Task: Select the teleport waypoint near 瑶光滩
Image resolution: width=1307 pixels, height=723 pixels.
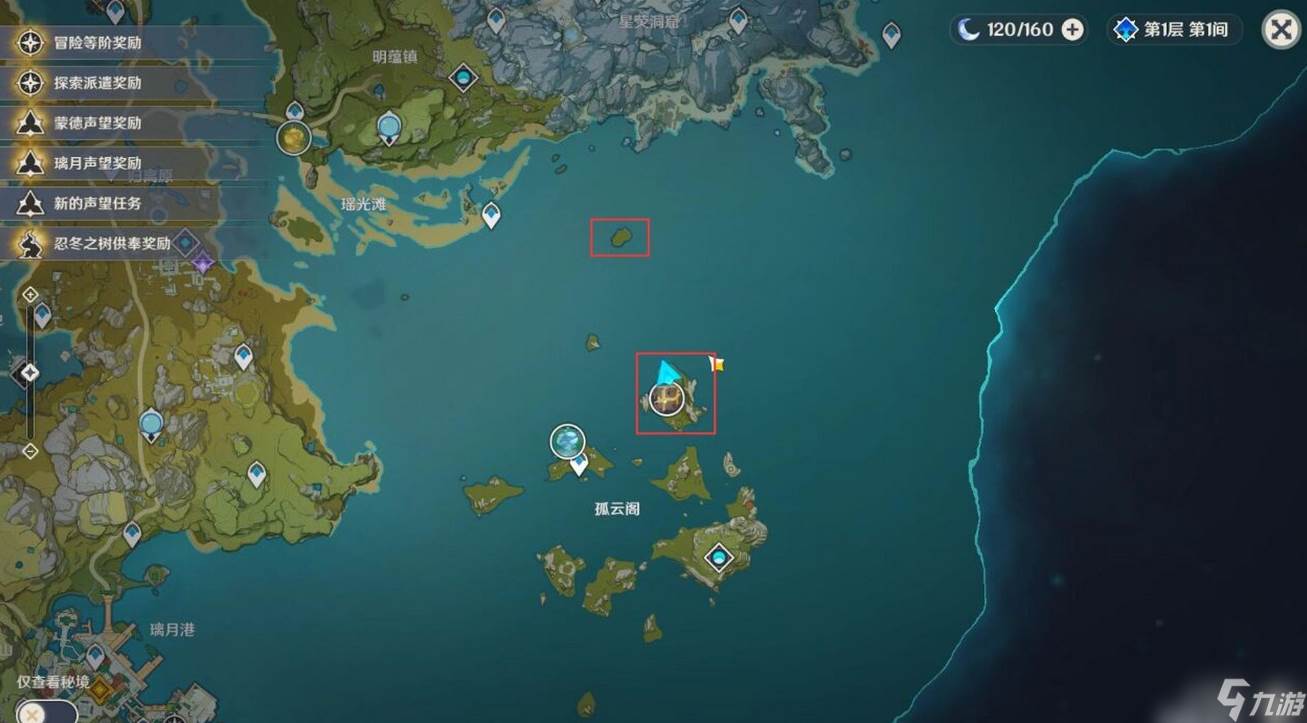Action: point(491,214)
